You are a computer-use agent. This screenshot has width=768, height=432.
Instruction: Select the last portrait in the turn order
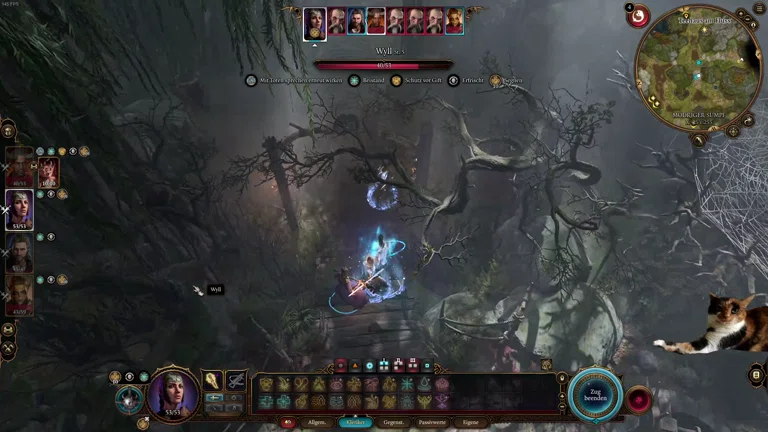(x=454, y=20)
